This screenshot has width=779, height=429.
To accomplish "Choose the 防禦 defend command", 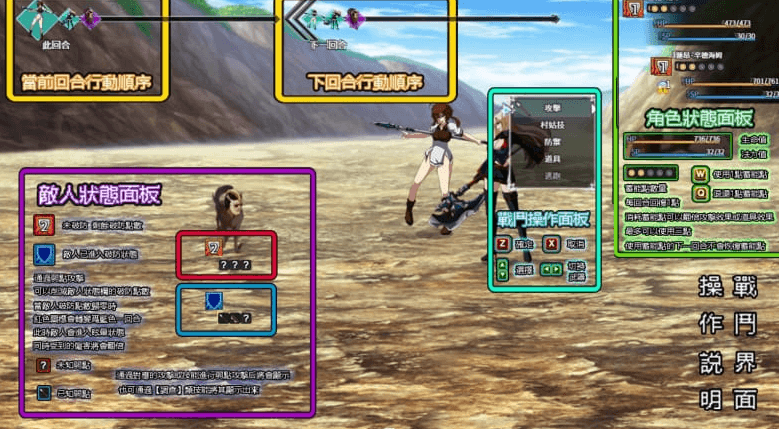I will pyautogui.click(x=552, y=141).
